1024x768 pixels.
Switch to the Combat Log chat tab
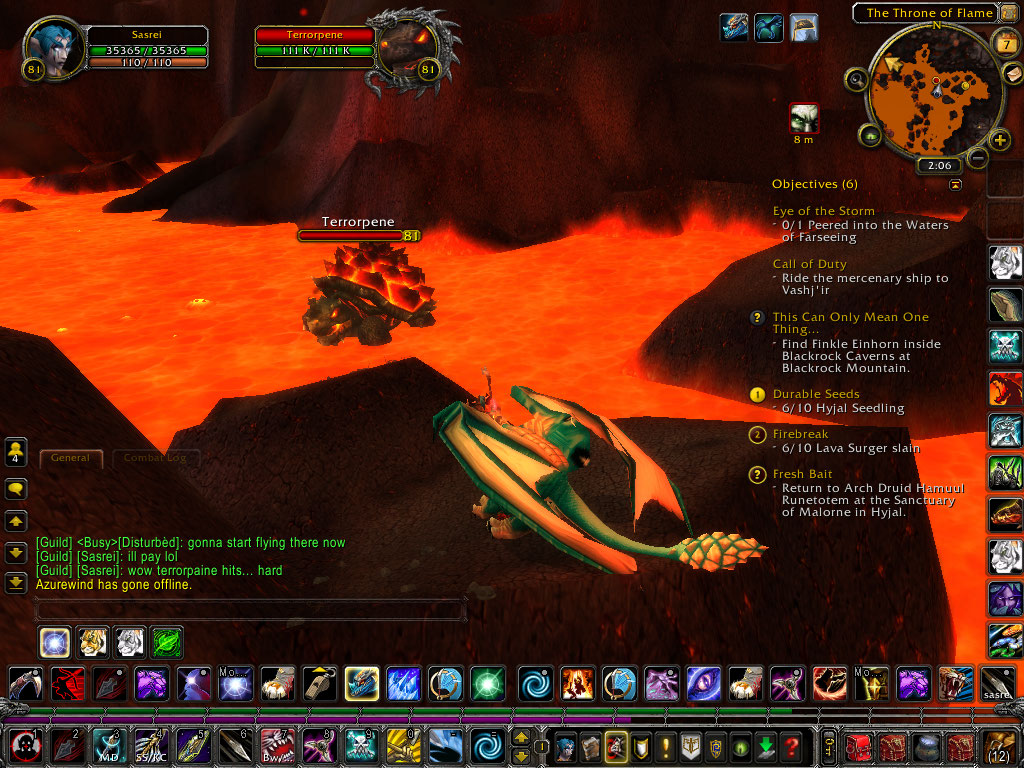tap(156, 458)
